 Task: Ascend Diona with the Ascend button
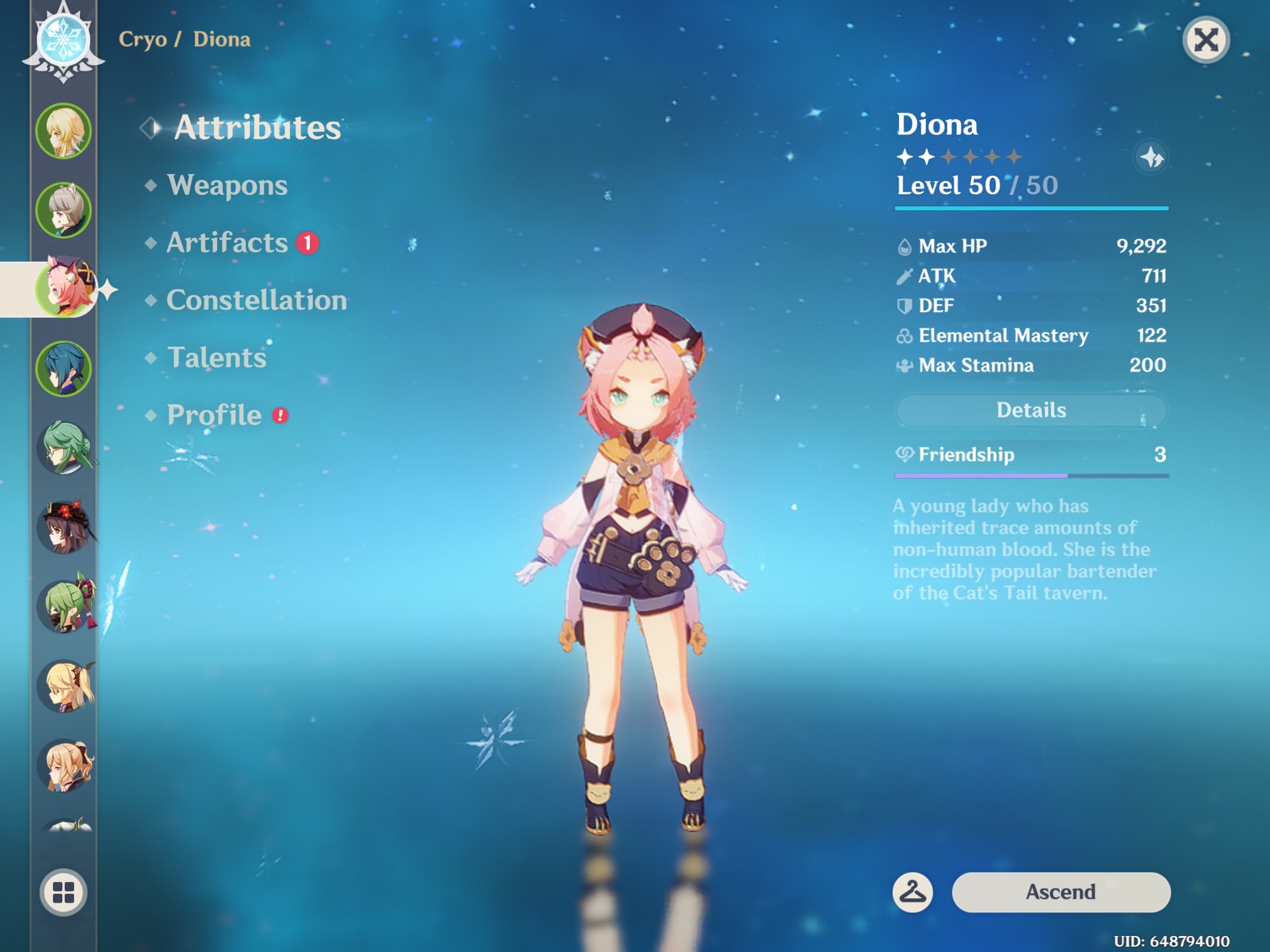pyautogui.click(x=1060, y=892)
